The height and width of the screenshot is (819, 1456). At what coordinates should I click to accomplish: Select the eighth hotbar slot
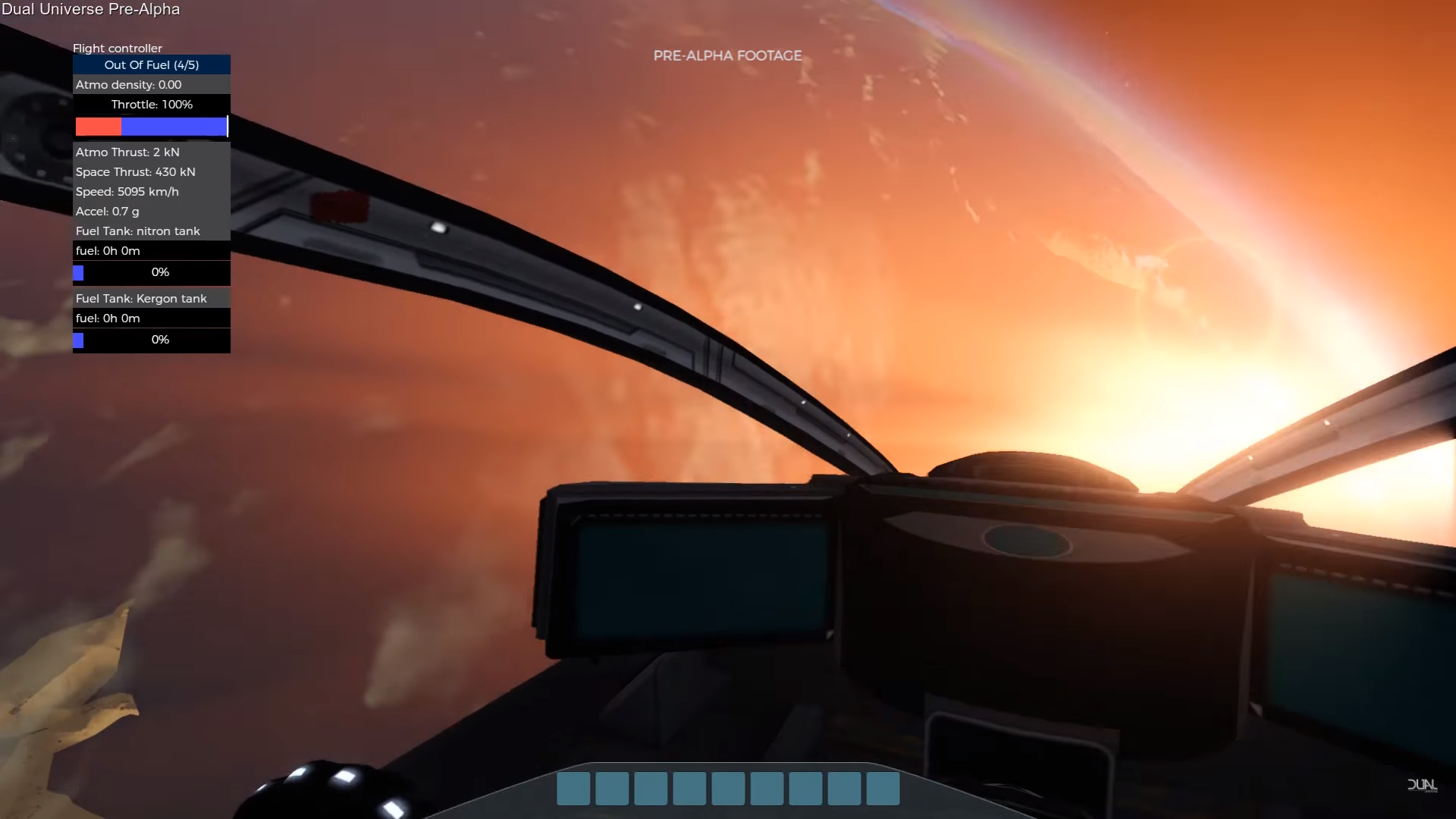[843, 788]
